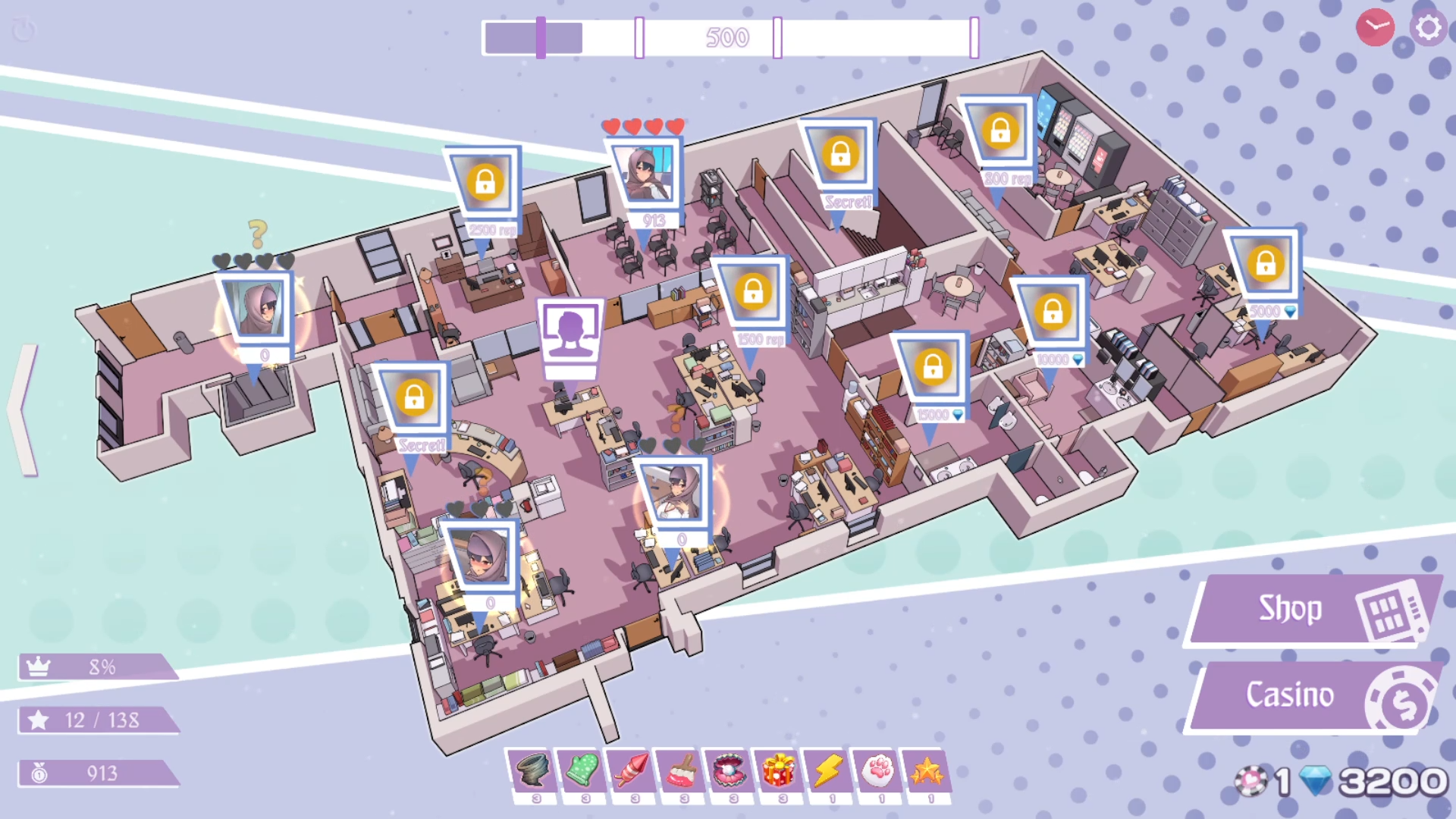
Task: Select the gold stars booster
Action: [x=927, y=770]
